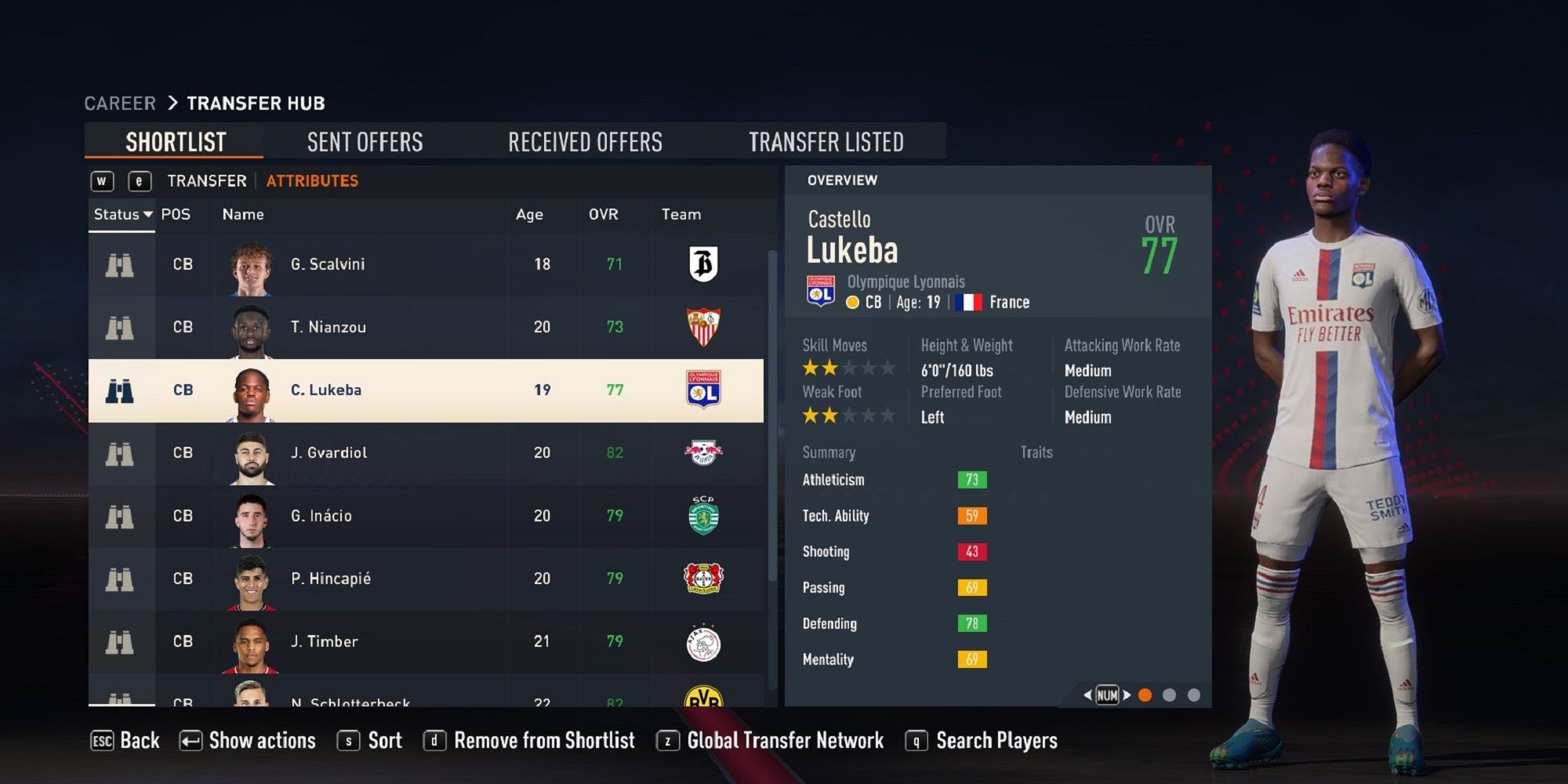
Task: Click the Sporting CP crest beside G. Inácio
Action: 702,515
